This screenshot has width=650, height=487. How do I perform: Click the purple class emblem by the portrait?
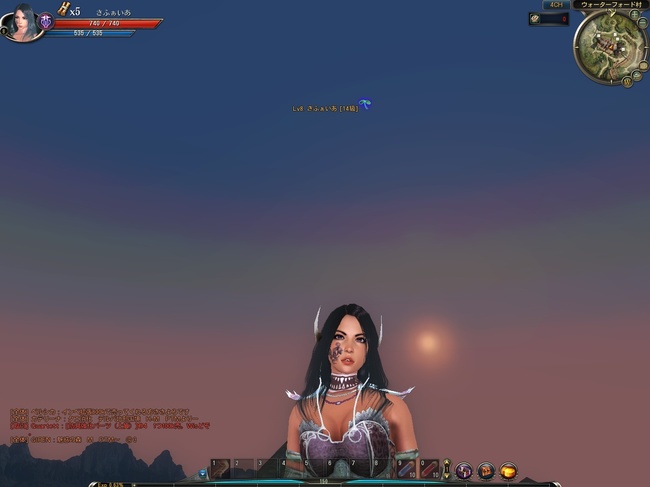click(x=46, y=20)
